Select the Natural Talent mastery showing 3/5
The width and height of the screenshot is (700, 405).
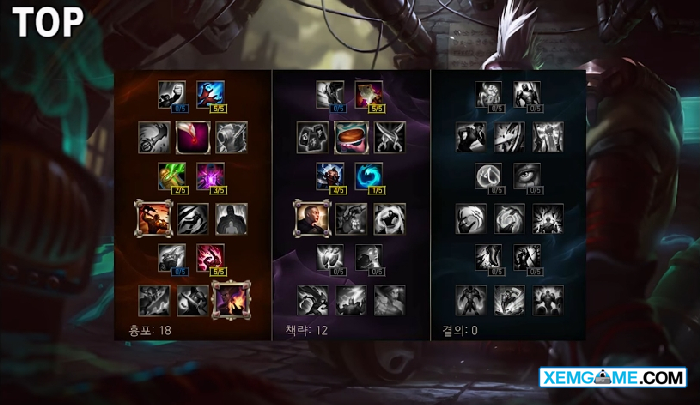coord(210,176)
